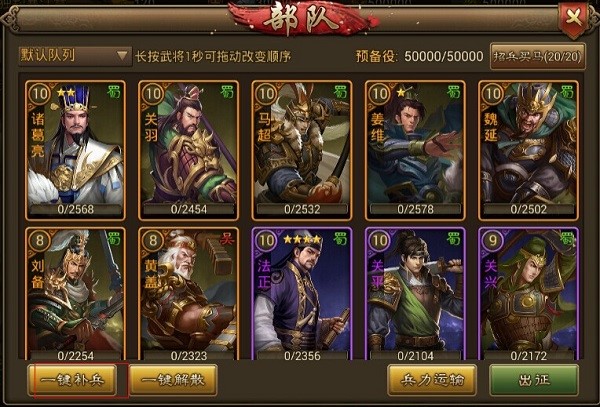Close the 部队 troop window
The width and height of the screenshot is (600, 407).
coord(572,15)
